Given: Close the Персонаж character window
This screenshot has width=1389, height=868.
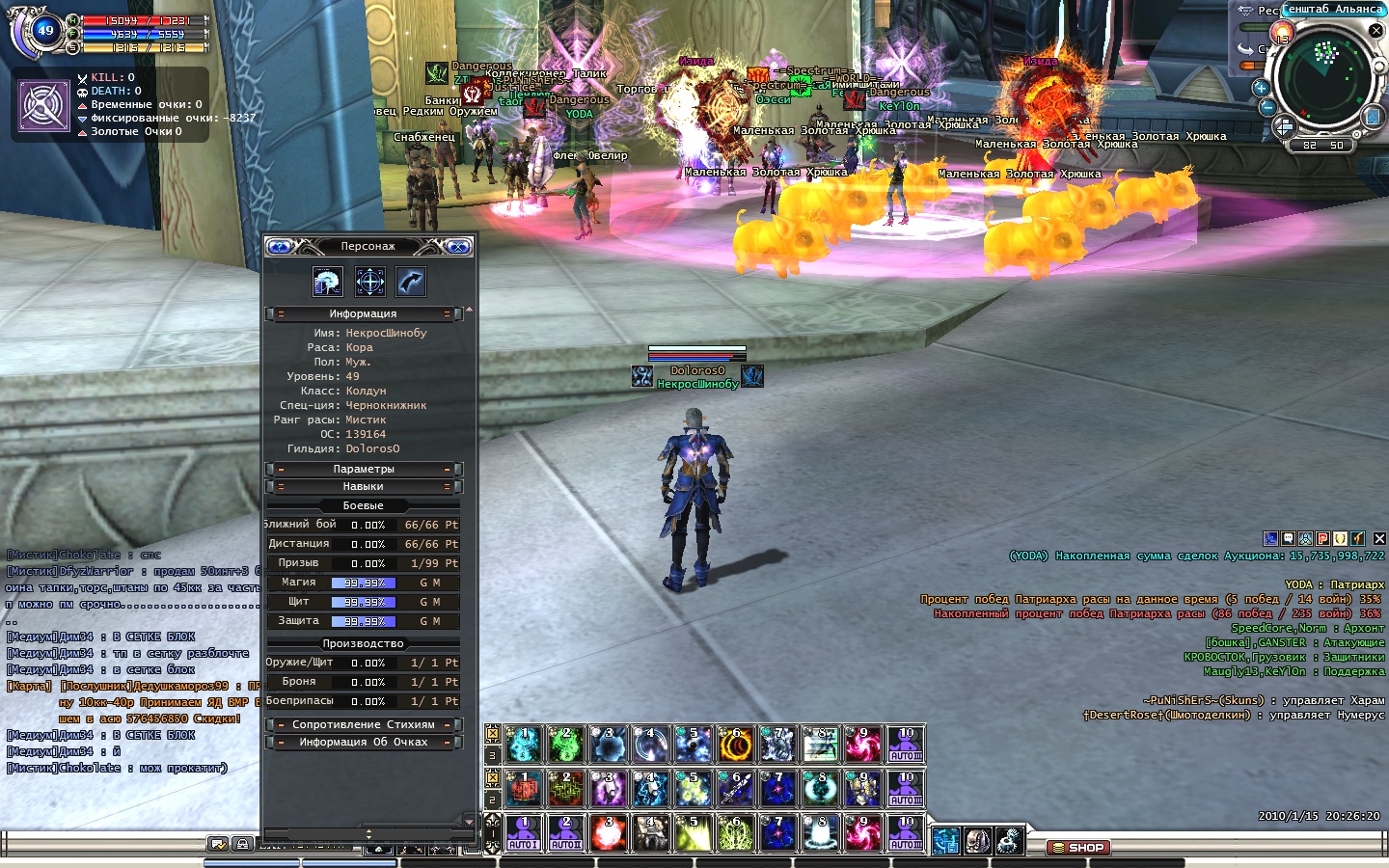Looking at the screenshot, I should click(x=459, y=247).
